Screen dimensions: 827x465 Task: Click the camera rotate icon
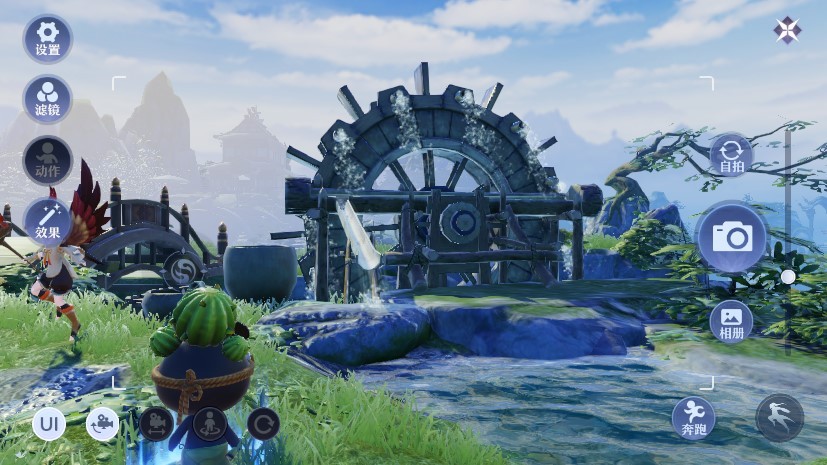click(x=102, y=424)
